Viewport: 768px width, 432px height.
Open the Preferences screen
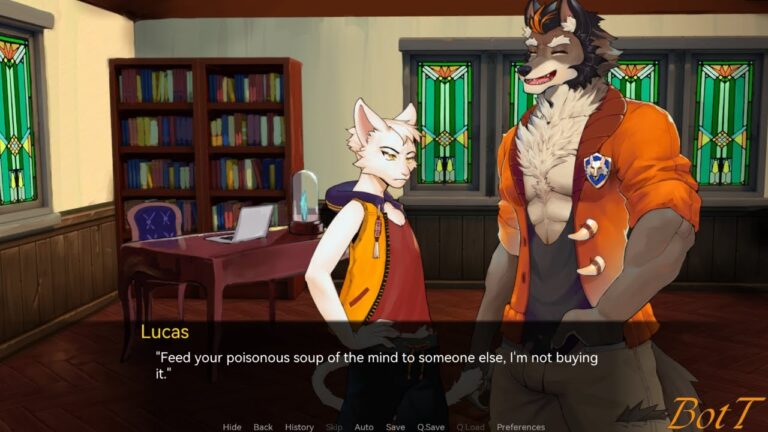coord(521,427)
